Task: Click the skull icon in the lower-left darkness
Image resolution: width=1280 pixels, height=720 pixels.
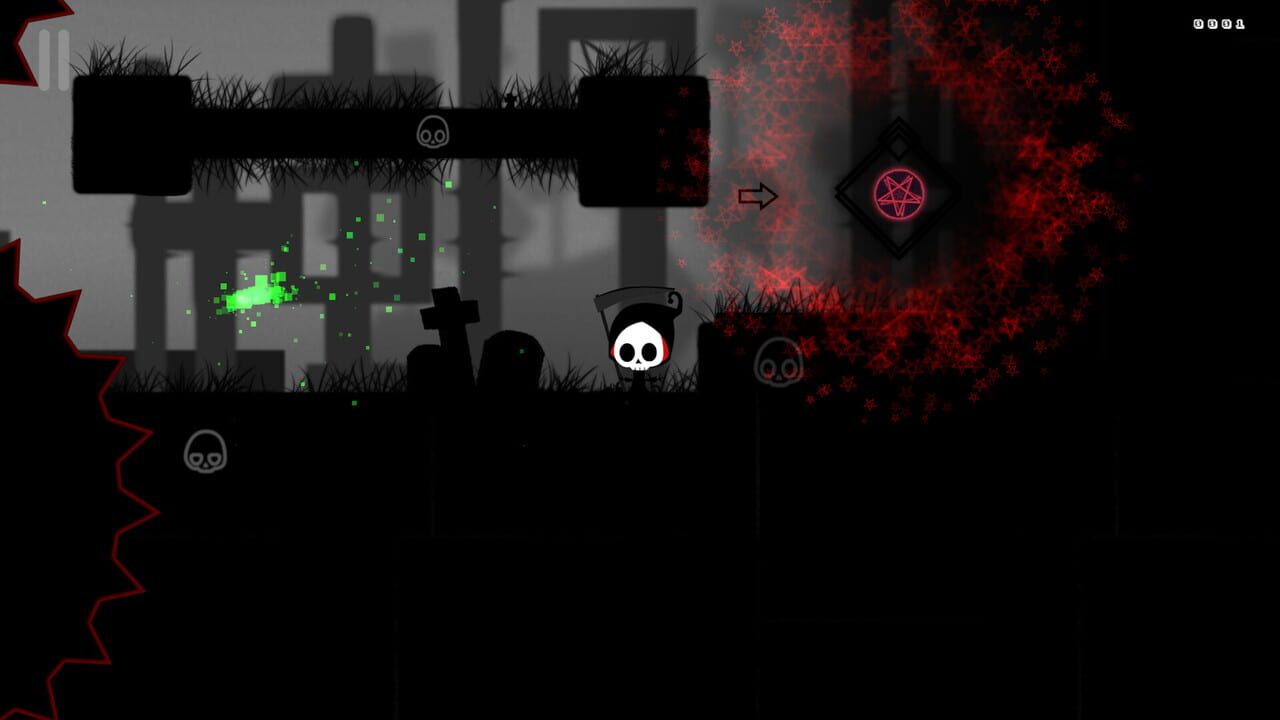Action: click(x=207, y=451)
